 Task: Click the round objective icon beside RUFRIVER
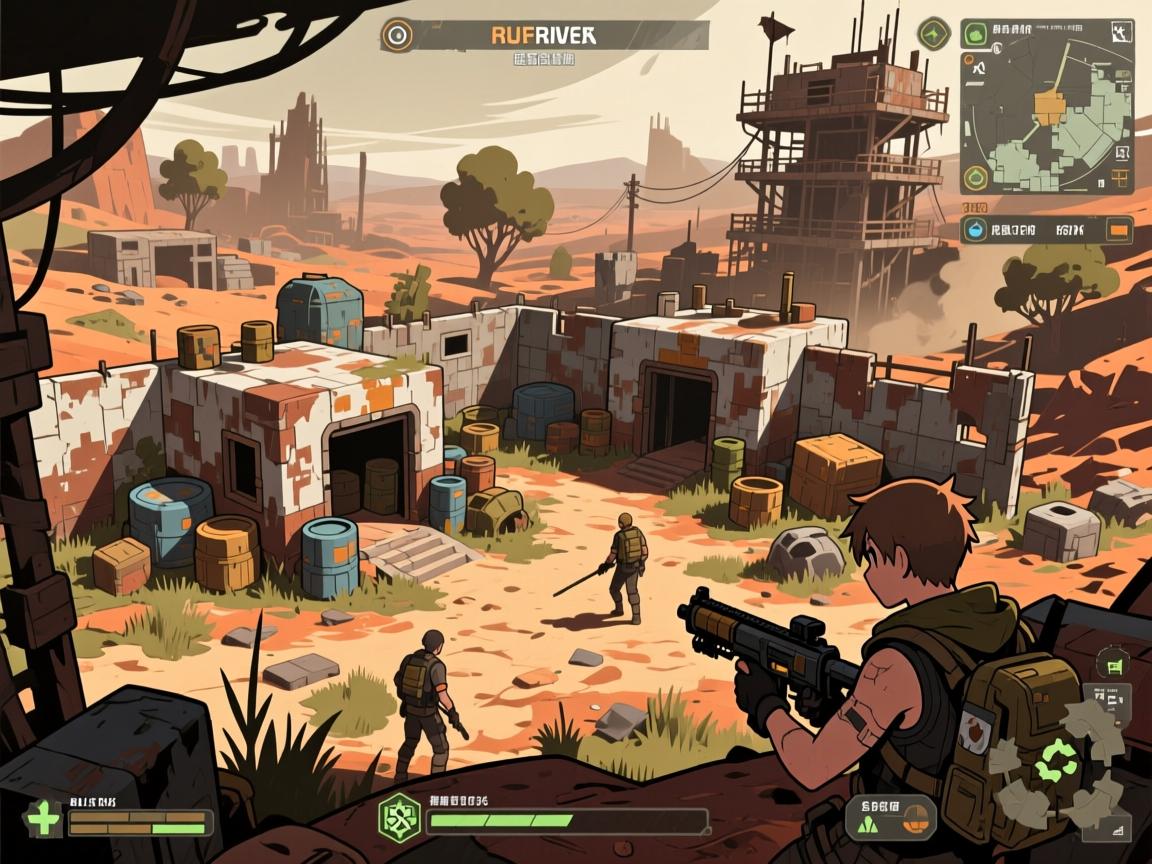click(x=397, y=36)
